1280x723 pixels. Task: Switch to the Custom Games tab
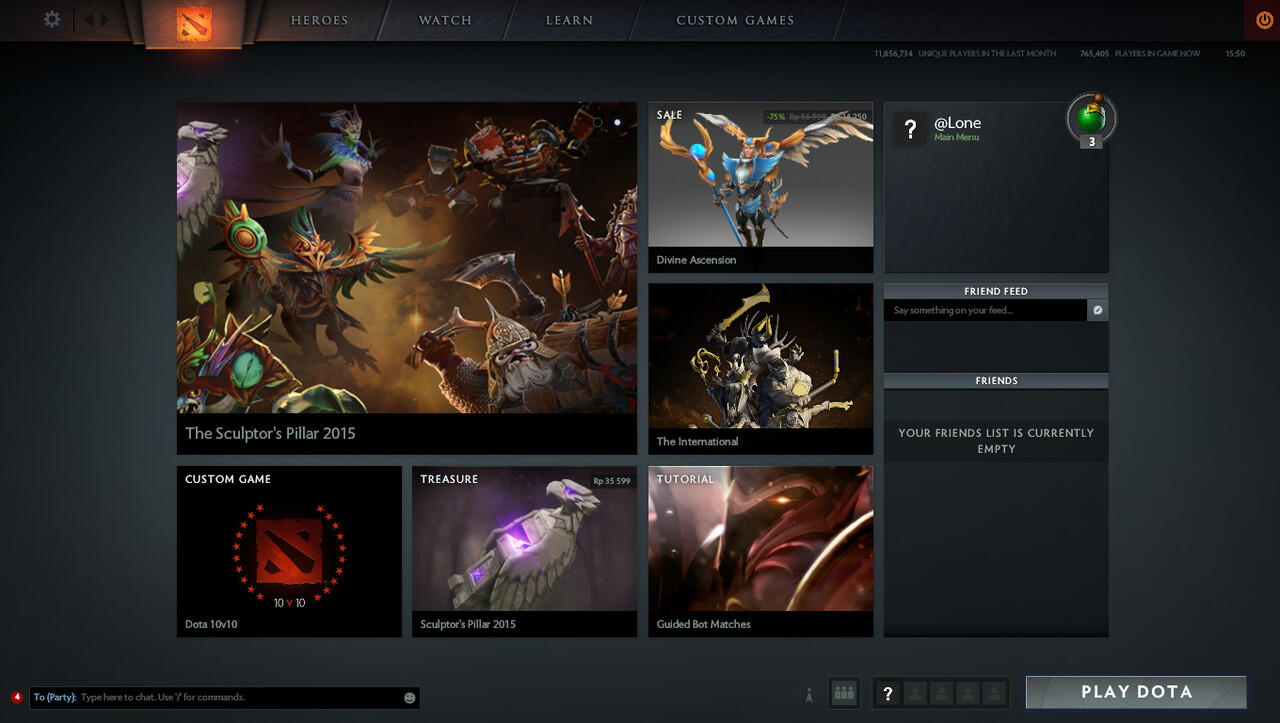click(x=735, y=20)
